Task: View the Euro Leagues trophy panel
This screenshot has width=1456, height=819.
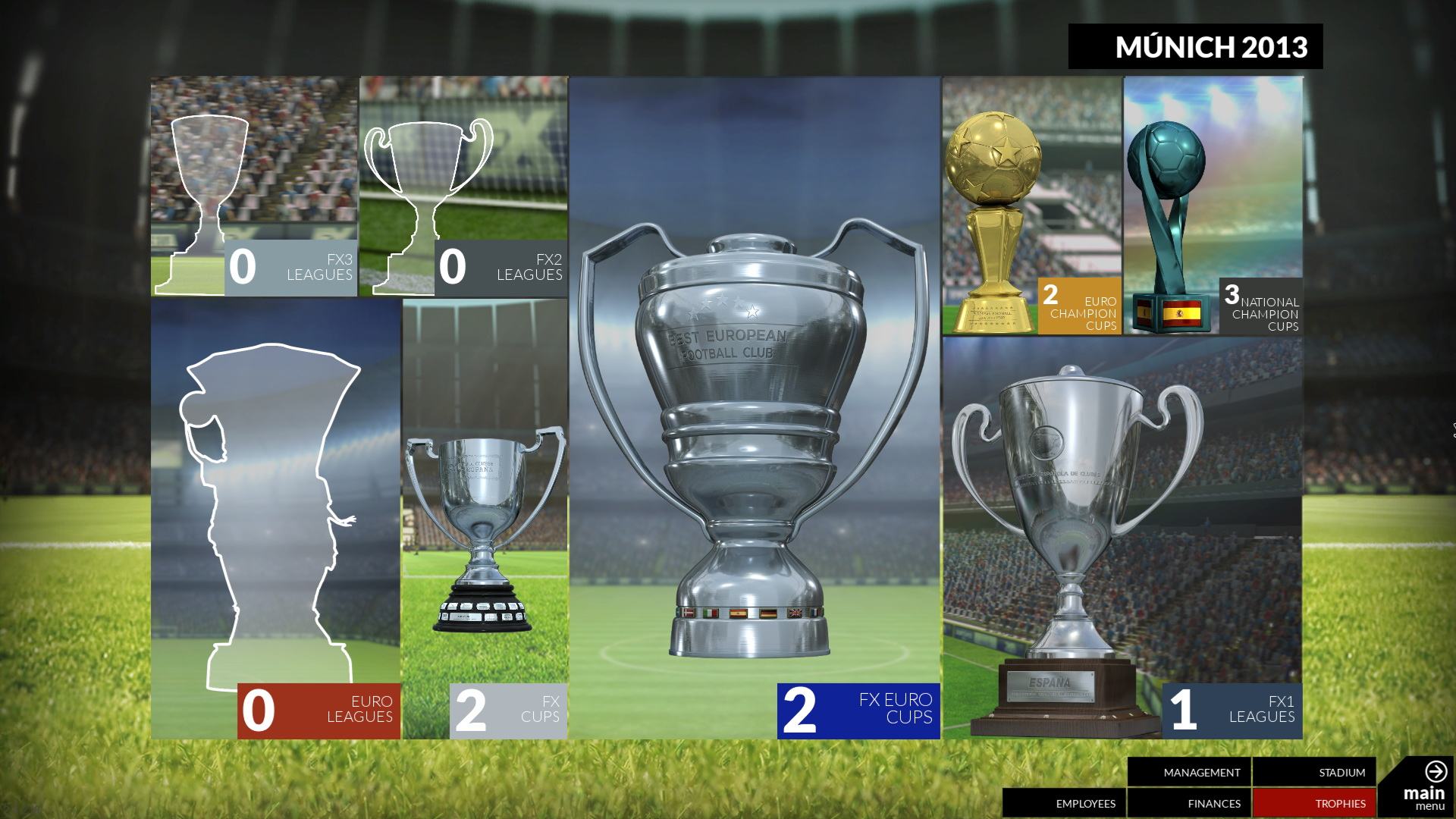Action: click(x=275, y=519)
